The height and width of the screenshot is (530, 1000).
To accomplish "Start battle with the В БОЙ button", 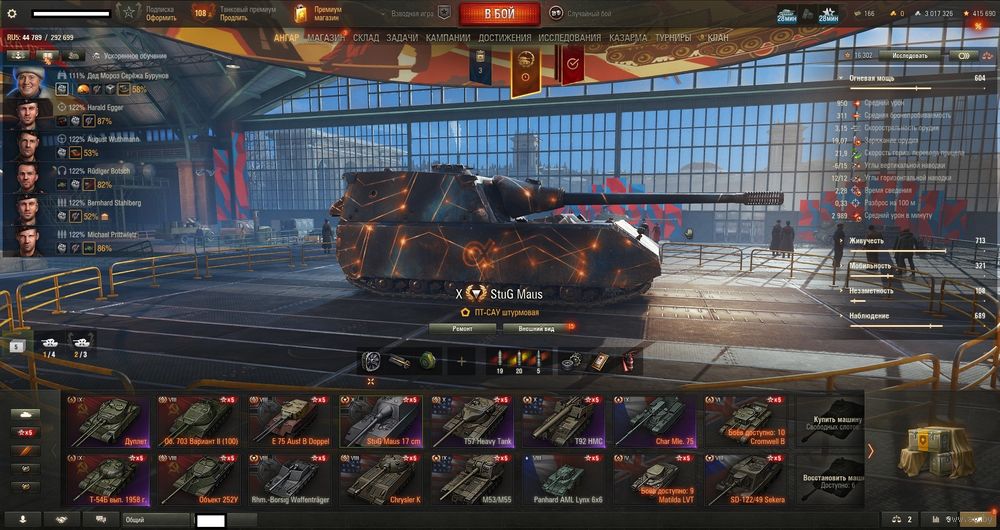I will click(499, 14).
